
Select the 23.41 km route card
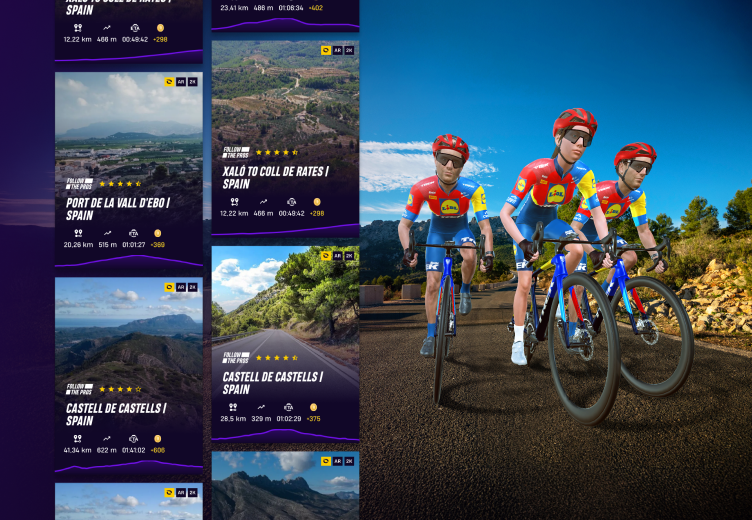(x=285, y=14)
